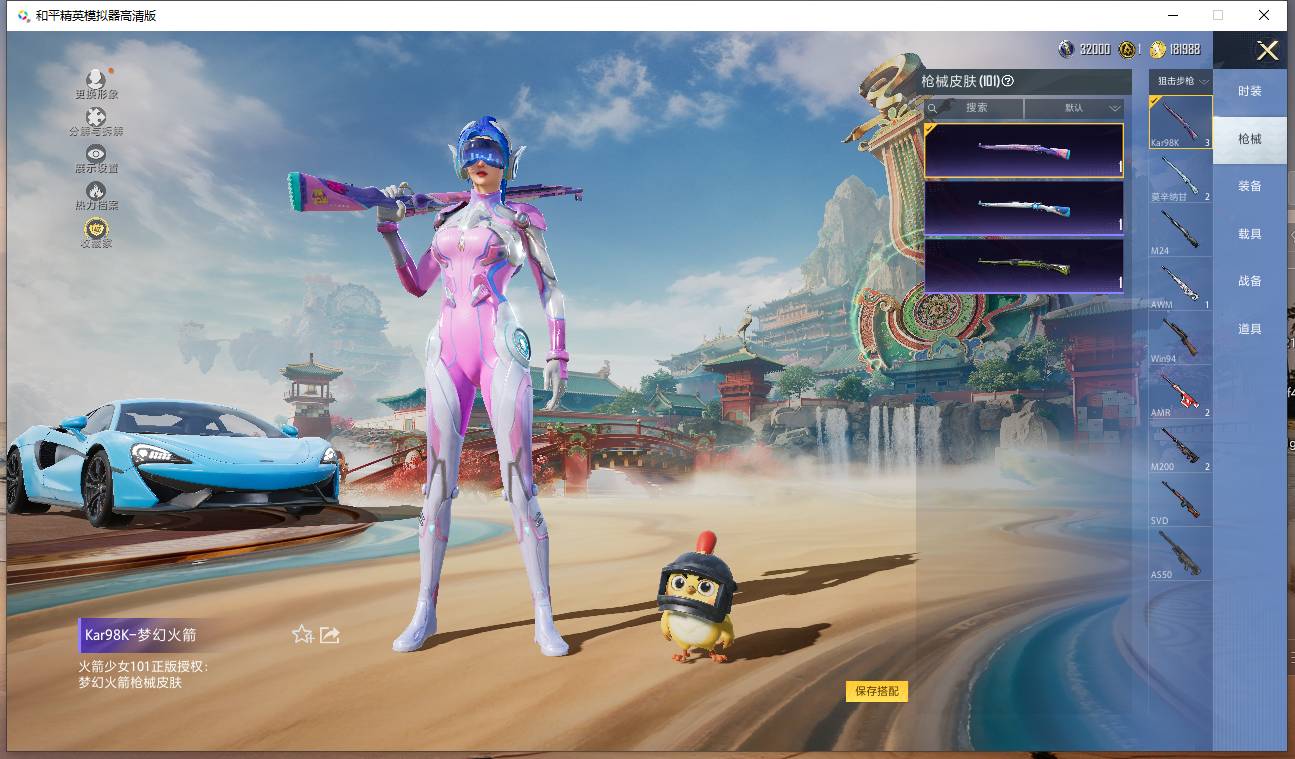Choose the M24 in the weapon list
This screenshot has height=759, width=1295.
click(1180, 230)
